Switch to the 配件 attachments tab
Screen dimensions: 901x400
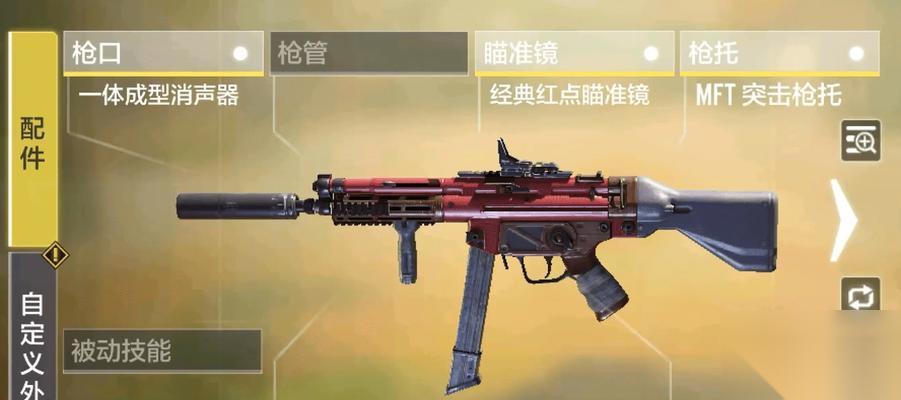[33, 140]
